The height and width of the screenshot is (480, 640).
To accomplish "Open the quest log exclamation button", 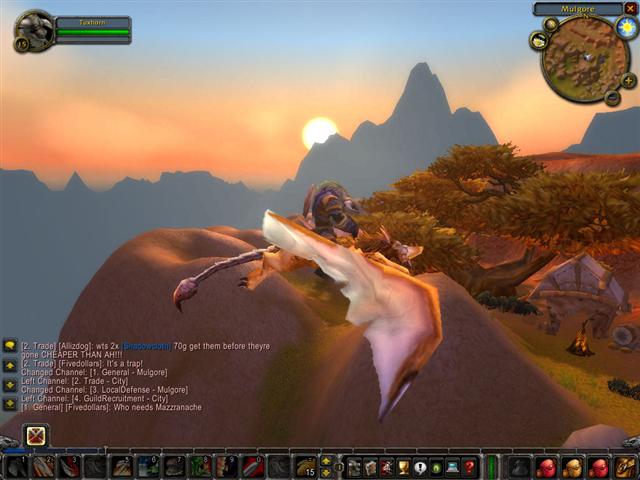I will [420, 467].
